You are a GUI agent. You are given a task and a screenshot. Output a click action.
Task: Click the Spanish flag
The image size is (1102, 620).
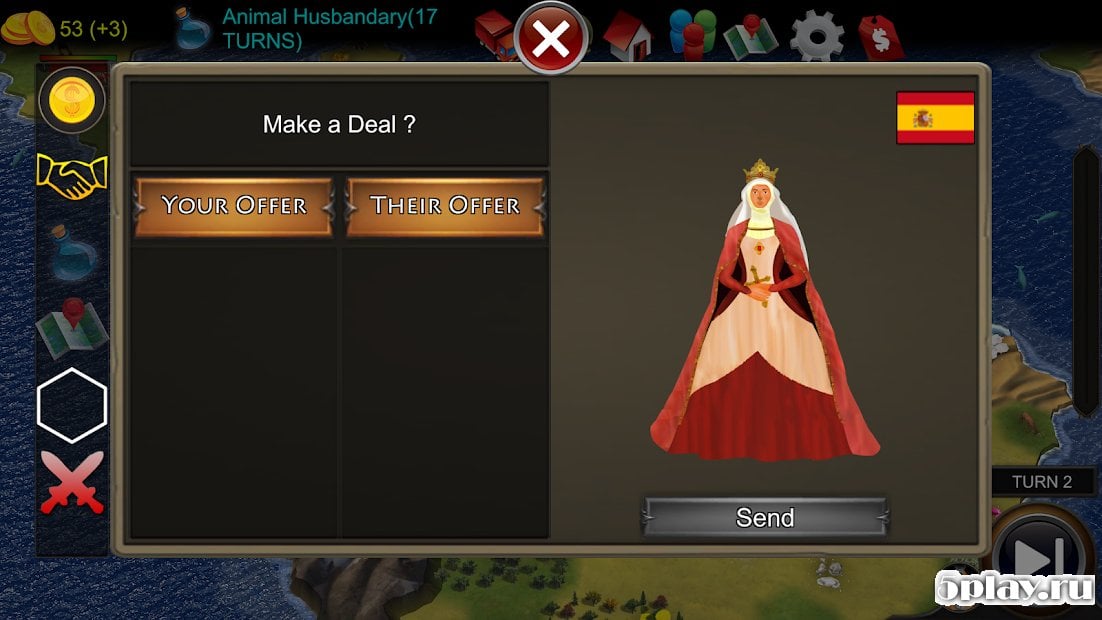tap(935, 118)
